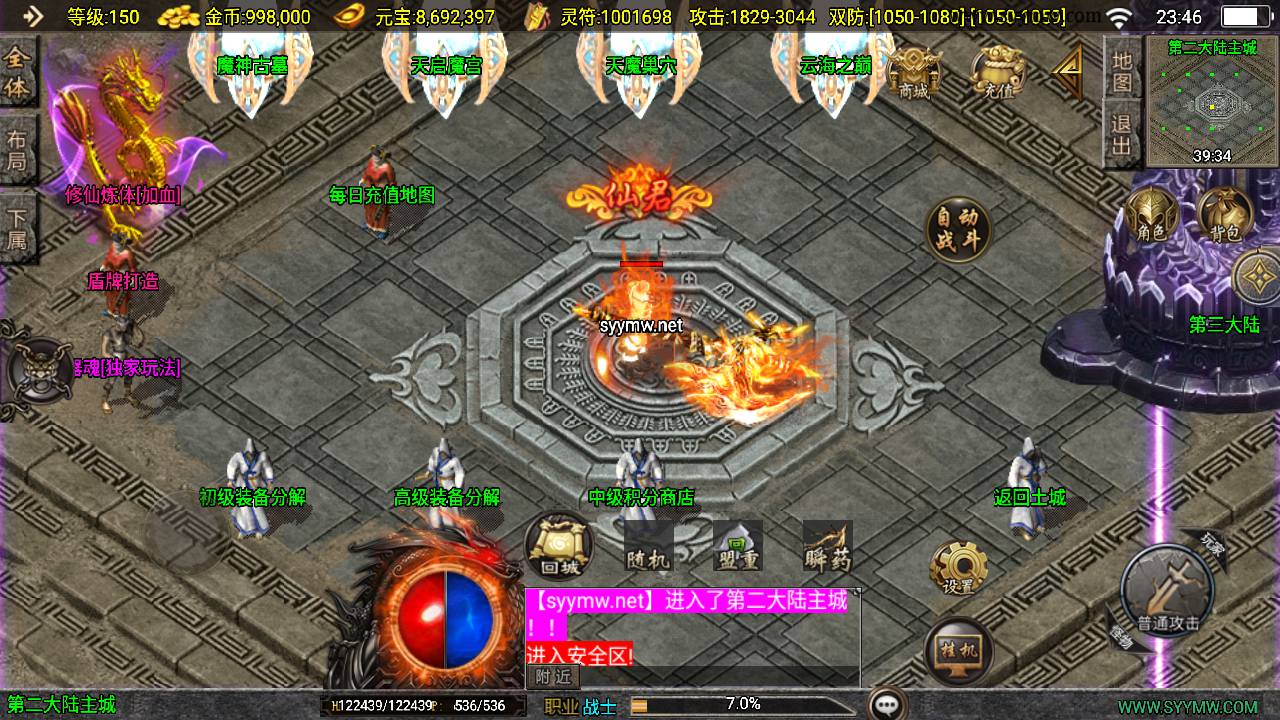This screenshot has height=720, width=1280.
Task: Open the chat speech bubble icon
Action: (x=887, y=704)
